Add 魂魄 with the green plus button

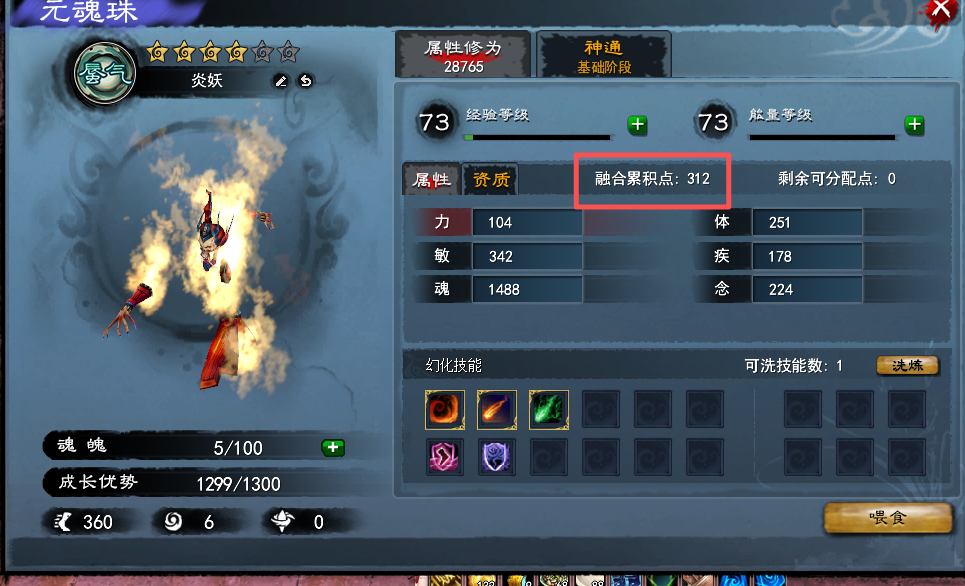(x=333, y=447)
